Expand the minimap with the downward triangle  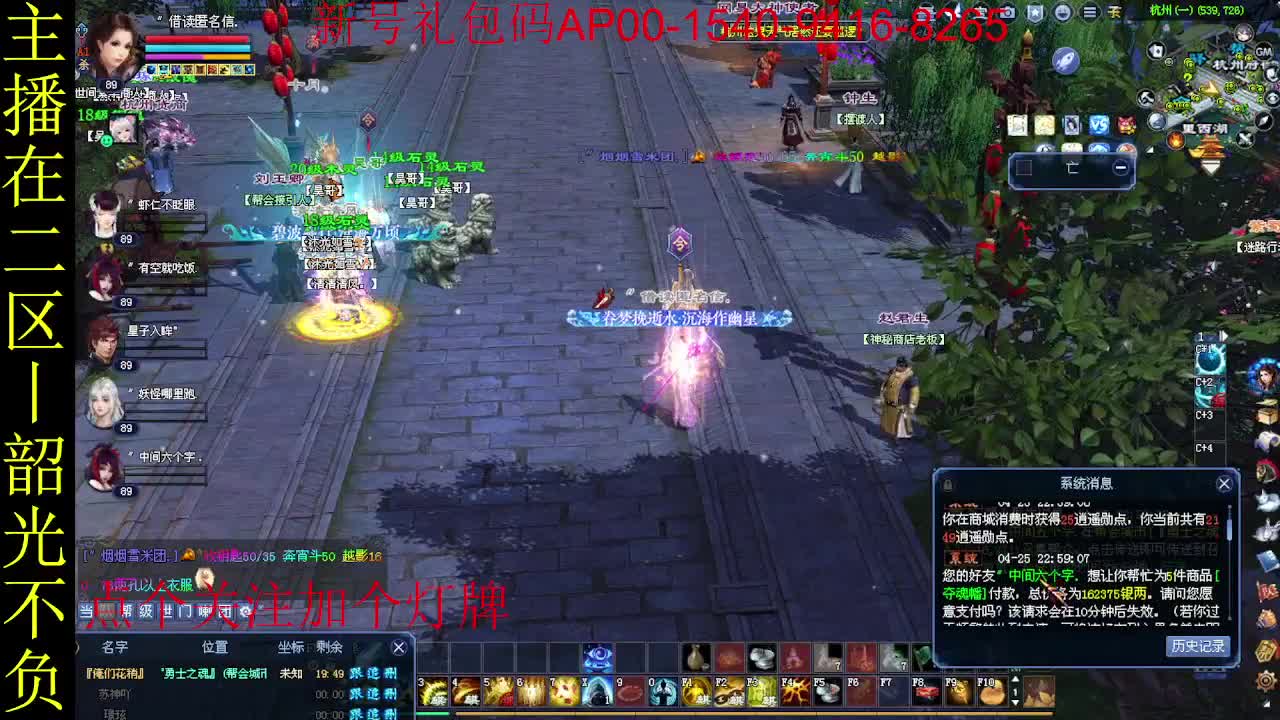[1210, 165]
